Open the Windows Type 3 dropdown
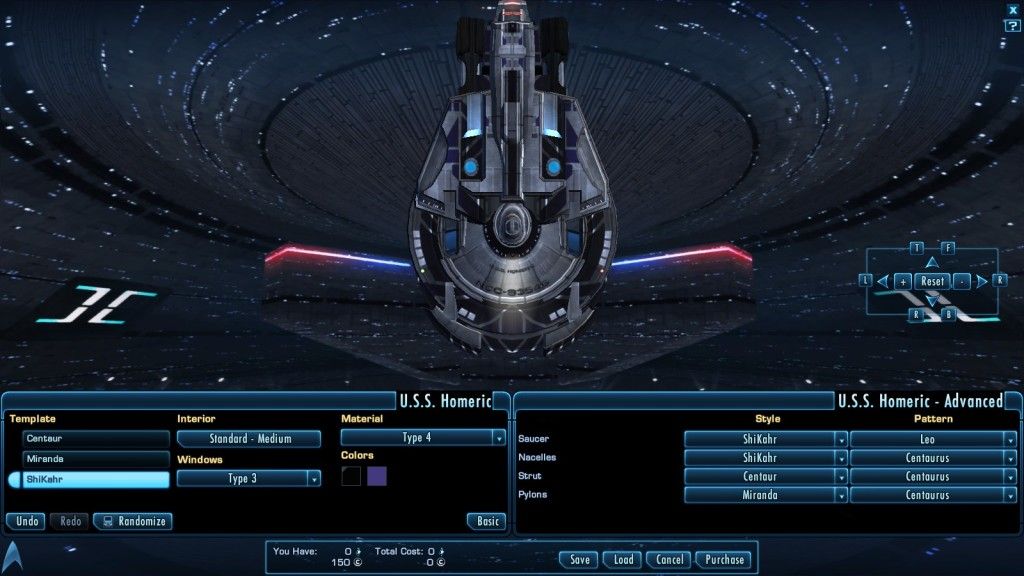Image resolution: width=1024 pixels, height=576 pixels. [249, 479]
